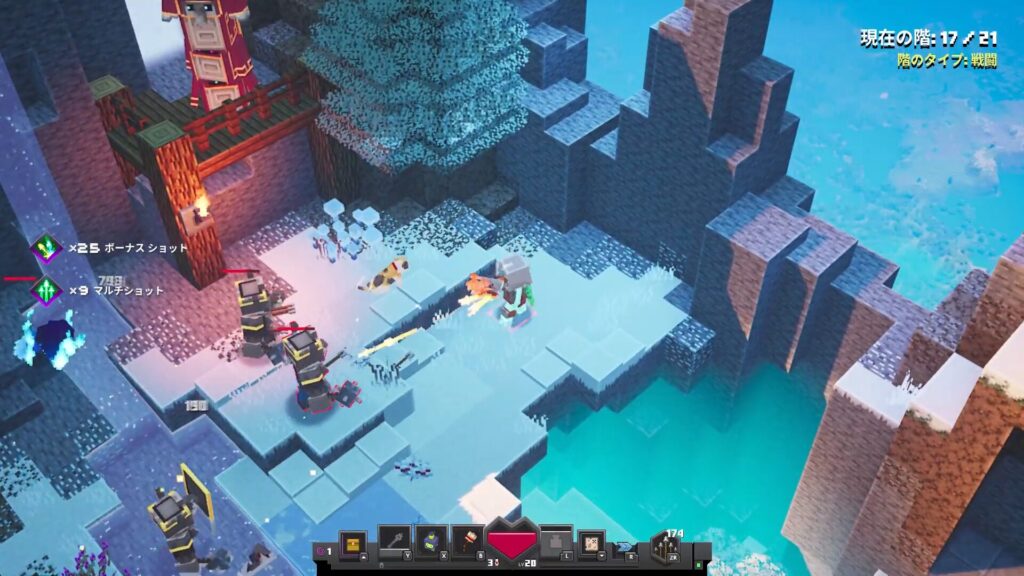This screenshot has height=576, width=1024.
Task: Click the Bonus Shot (ボーナス ショット) enchantment icon
Action: point(46,248)
